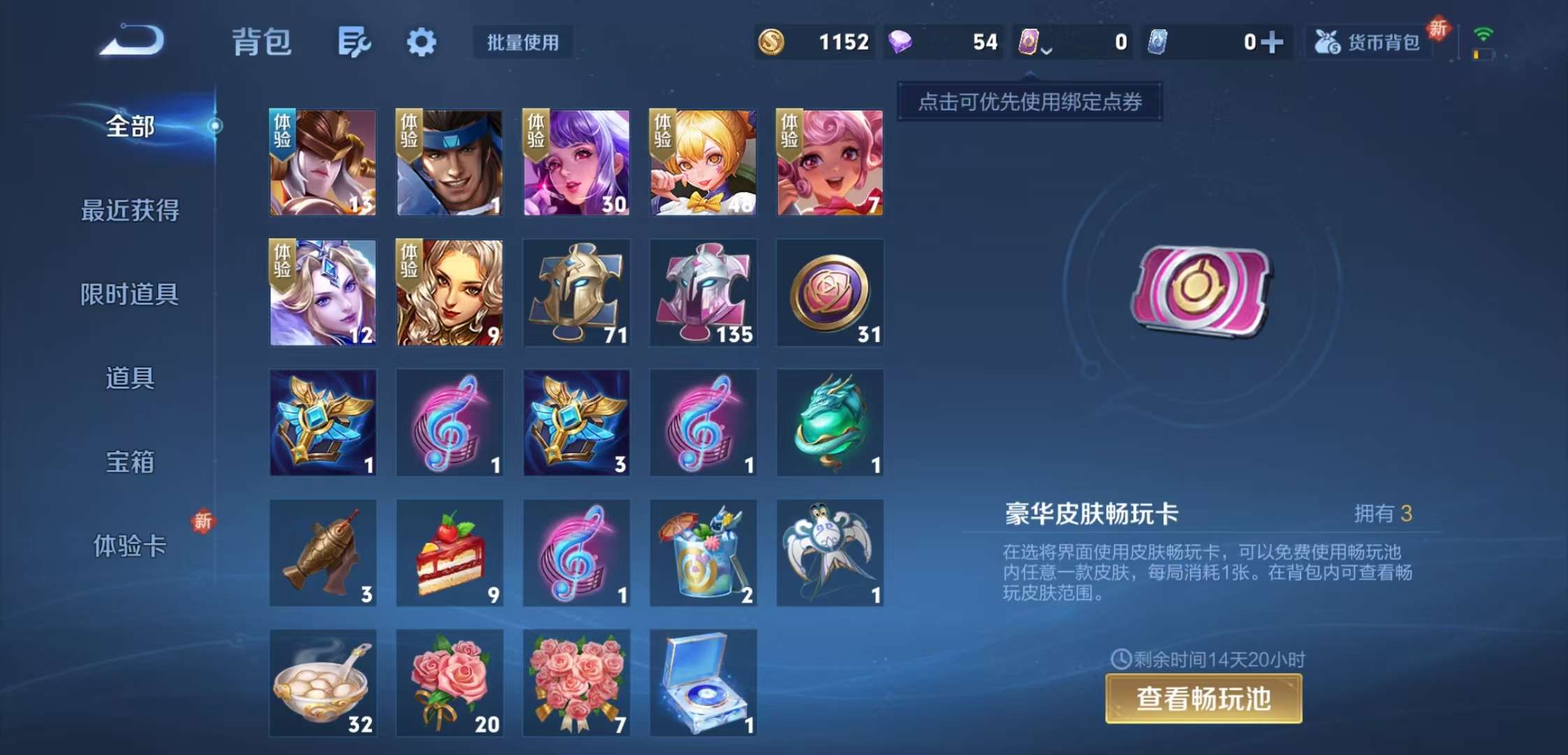Select the cake item showing count 9
Image resolution: width=1568 pixels, height=755 pixels.
(x=449, y=553)
